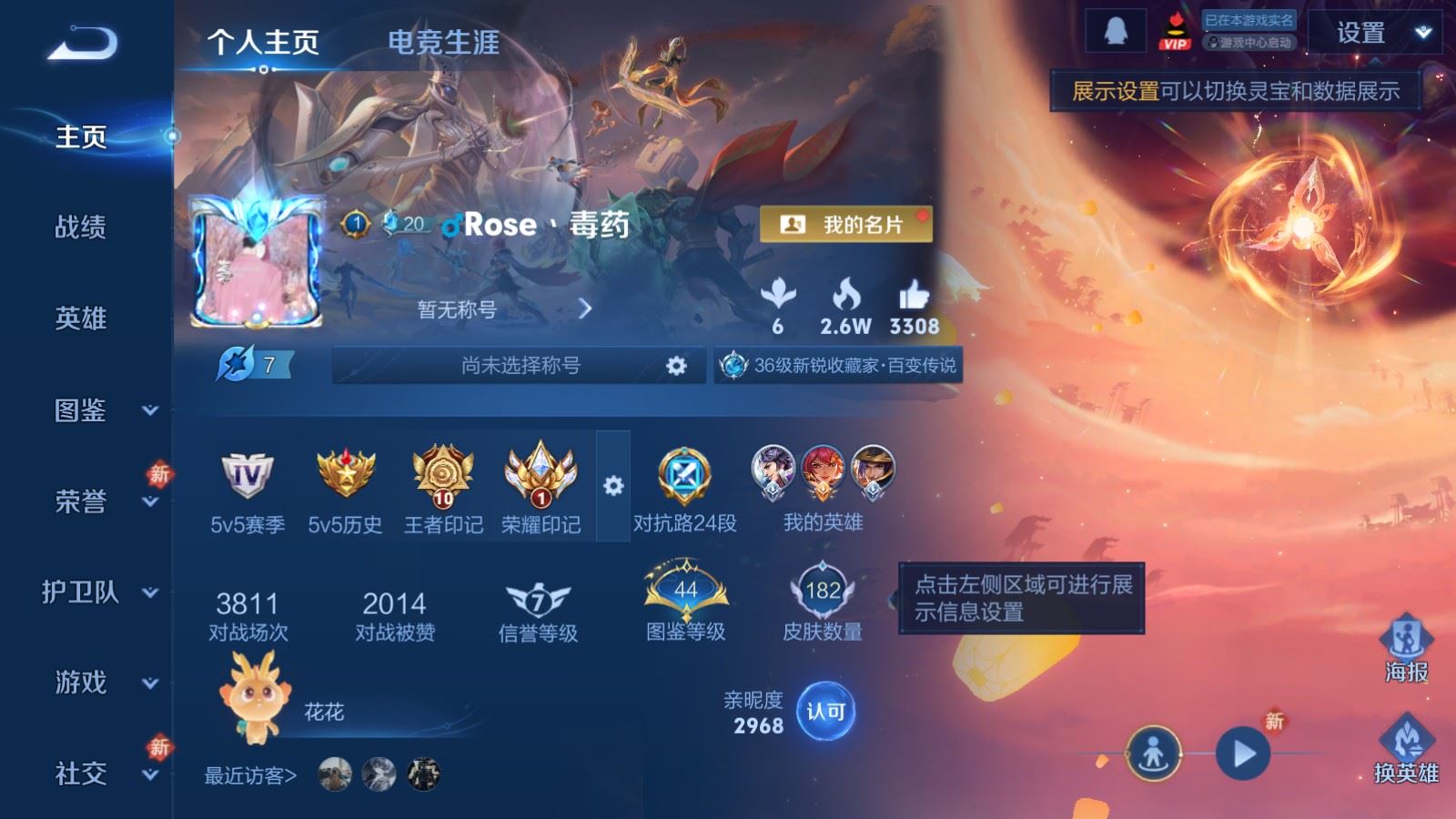This screenshot has height=819, width=1456.
Task: Open title settings with the gear icon
Action: coord(677,363)
